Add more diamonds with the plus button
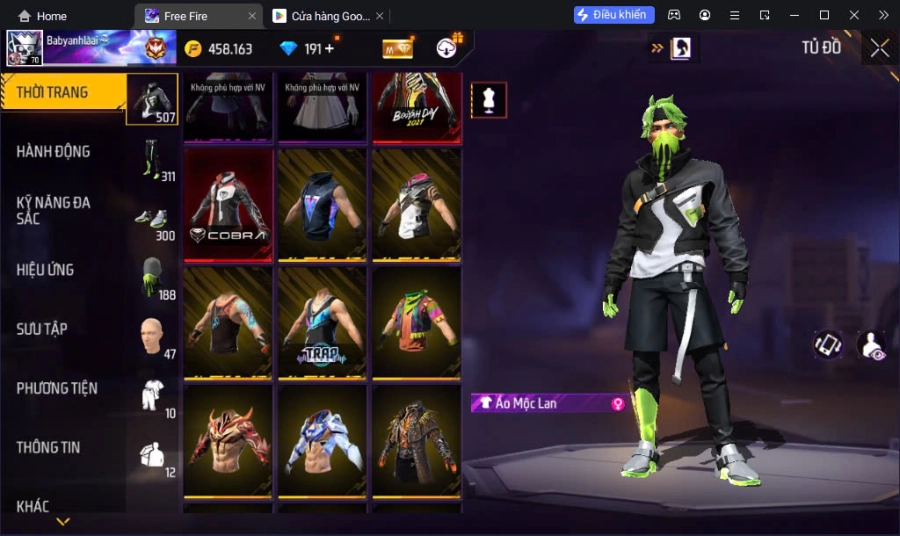The height and width of the screenshot is (536, 900). click(x=330, y=48)
